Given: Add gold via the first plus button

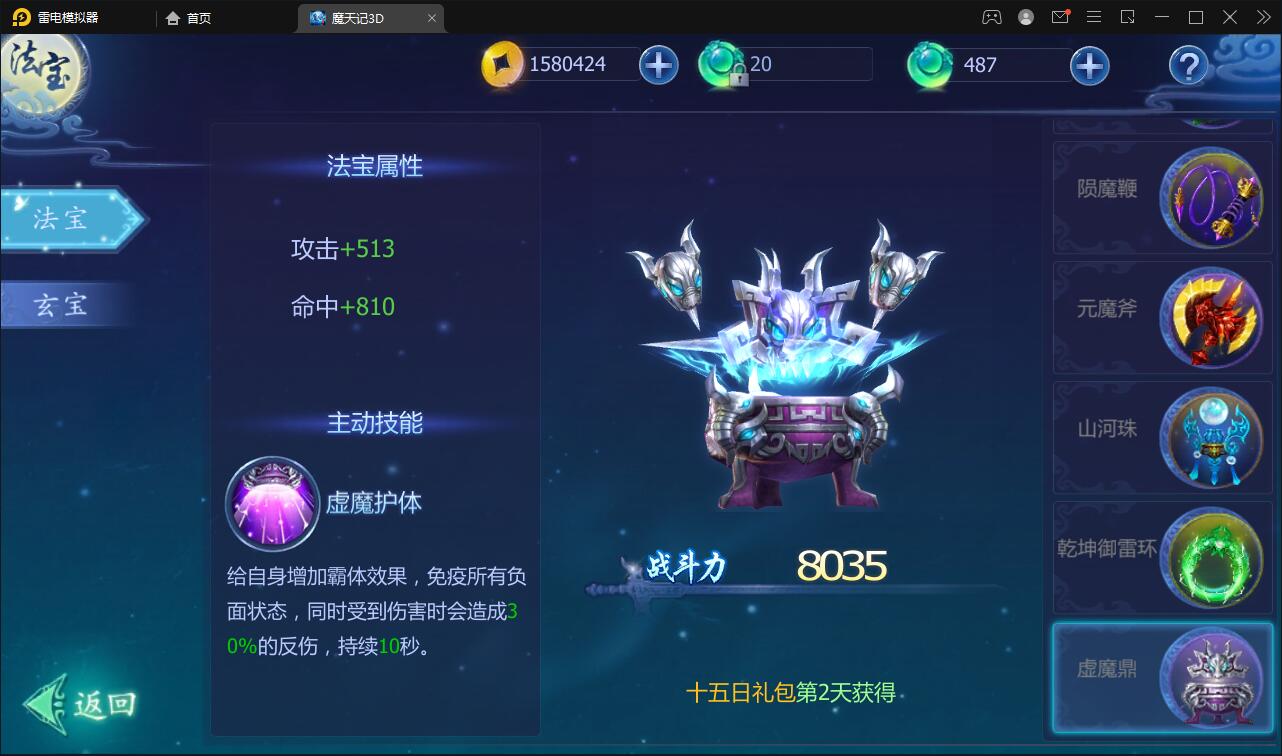Looking at the screenshot, I should (658, 65).
